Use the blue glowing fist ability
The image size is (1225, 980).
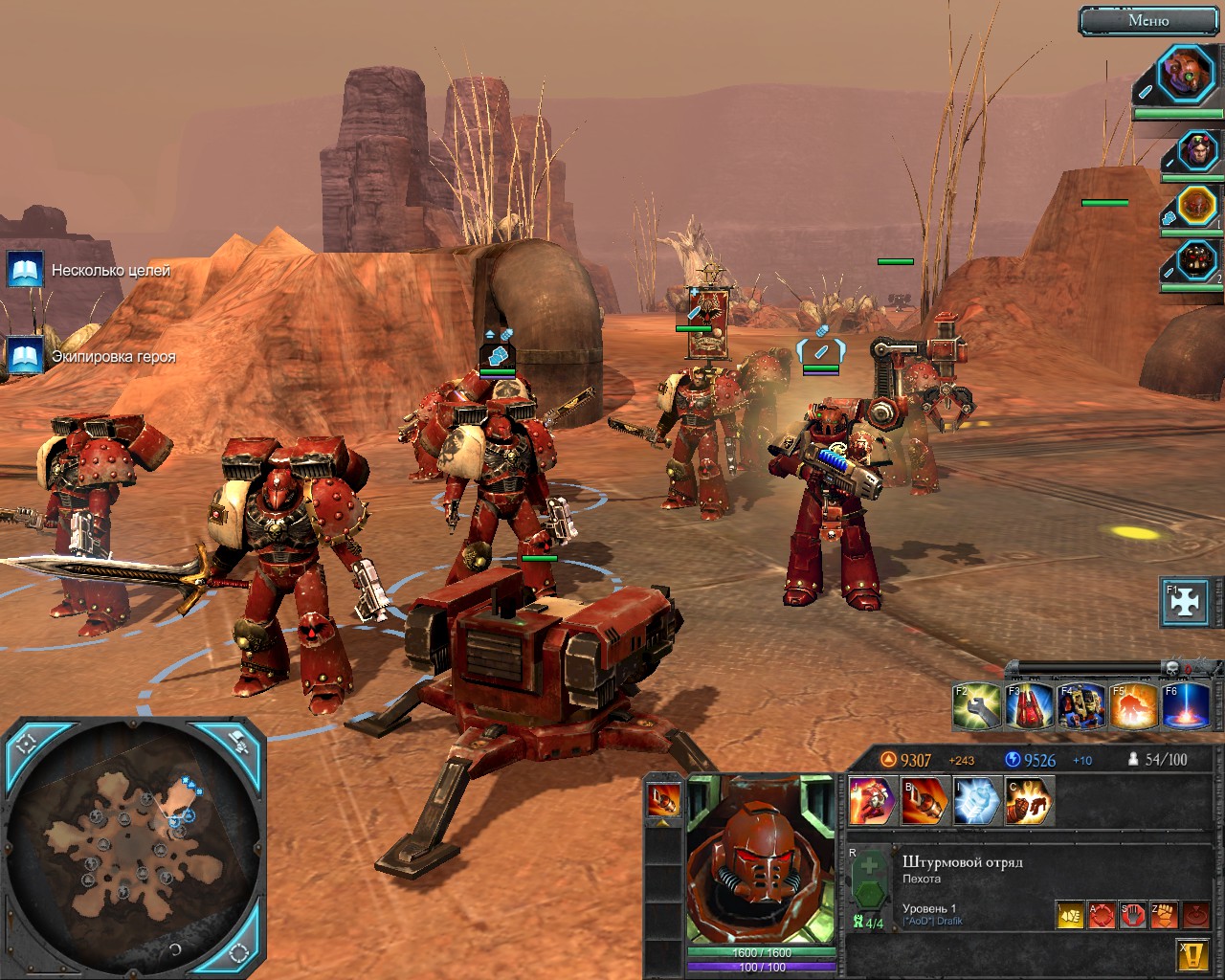click(977, 800)
